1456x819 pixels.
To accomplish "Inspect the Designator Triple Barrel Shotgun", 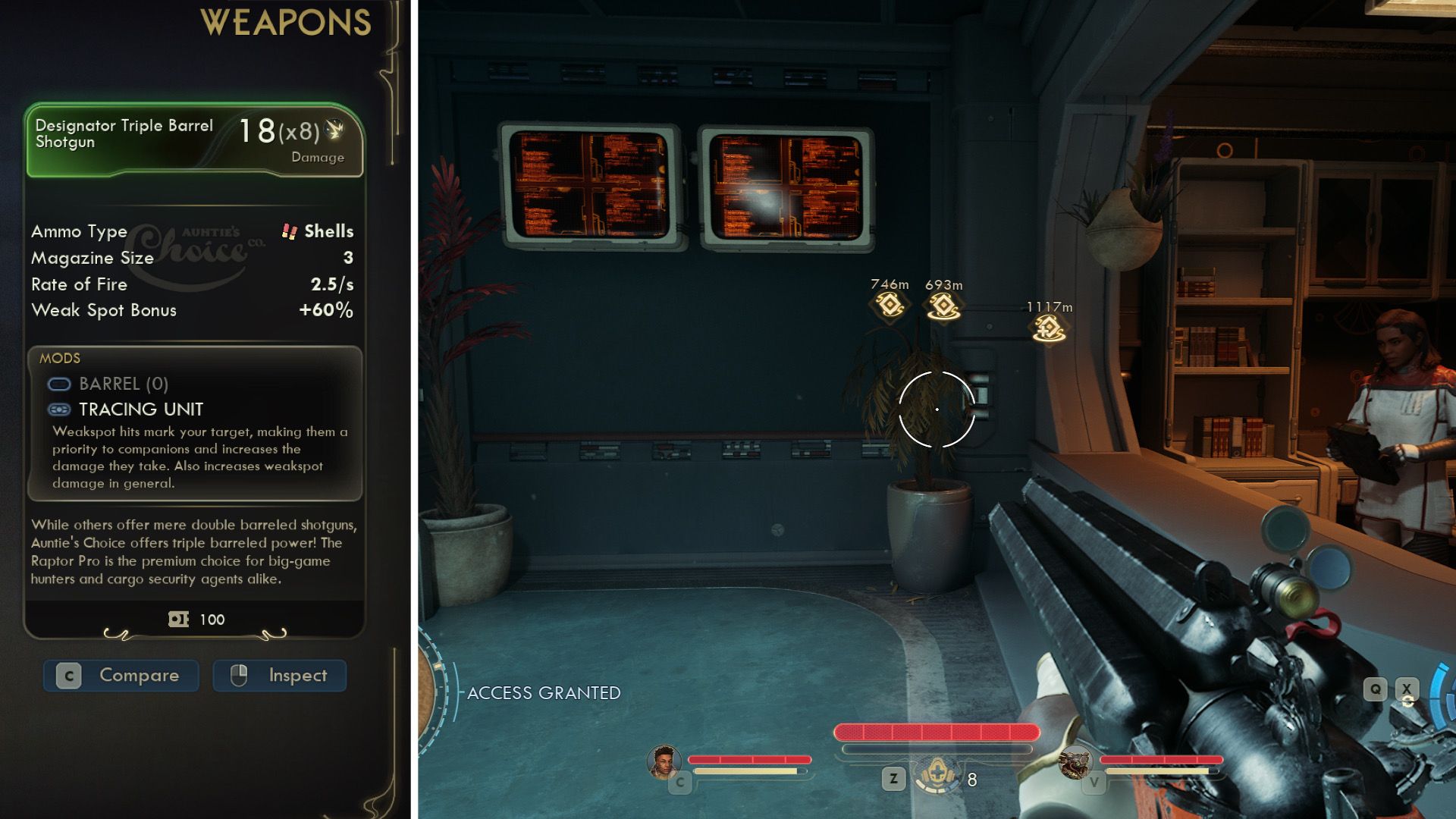I will pyautogui.click(x=280, y=675).
